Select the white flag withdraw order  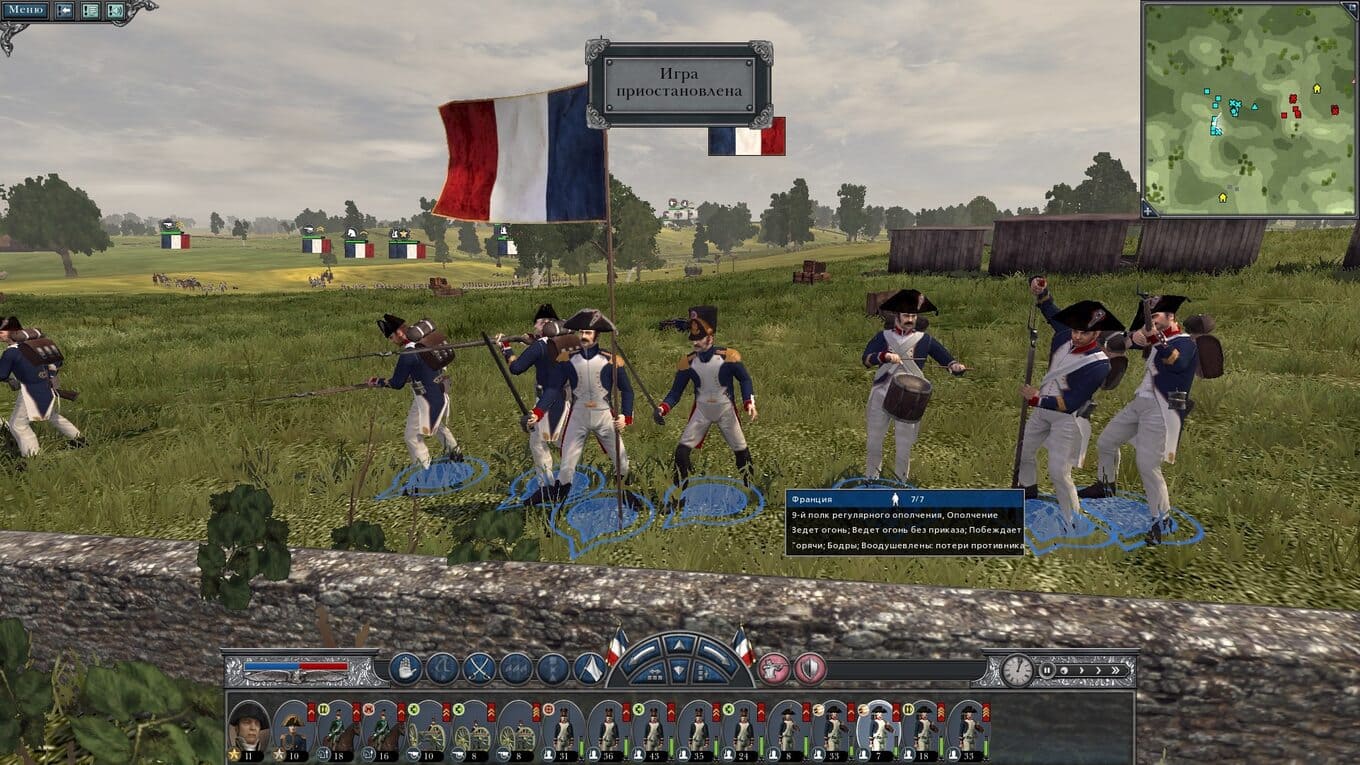tap(589, 668)
